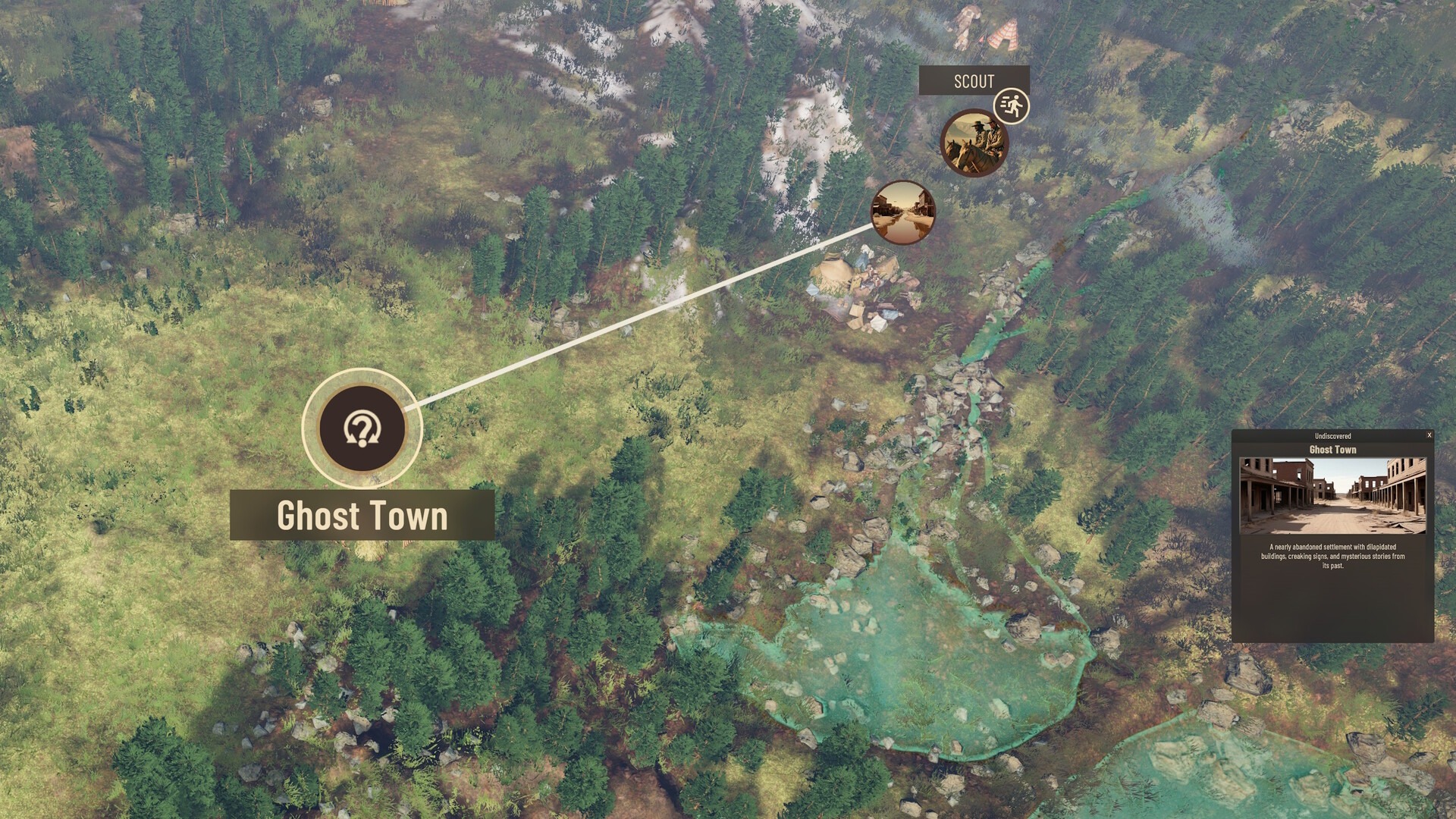Click the Ghost Town name label

coord(362,516)
